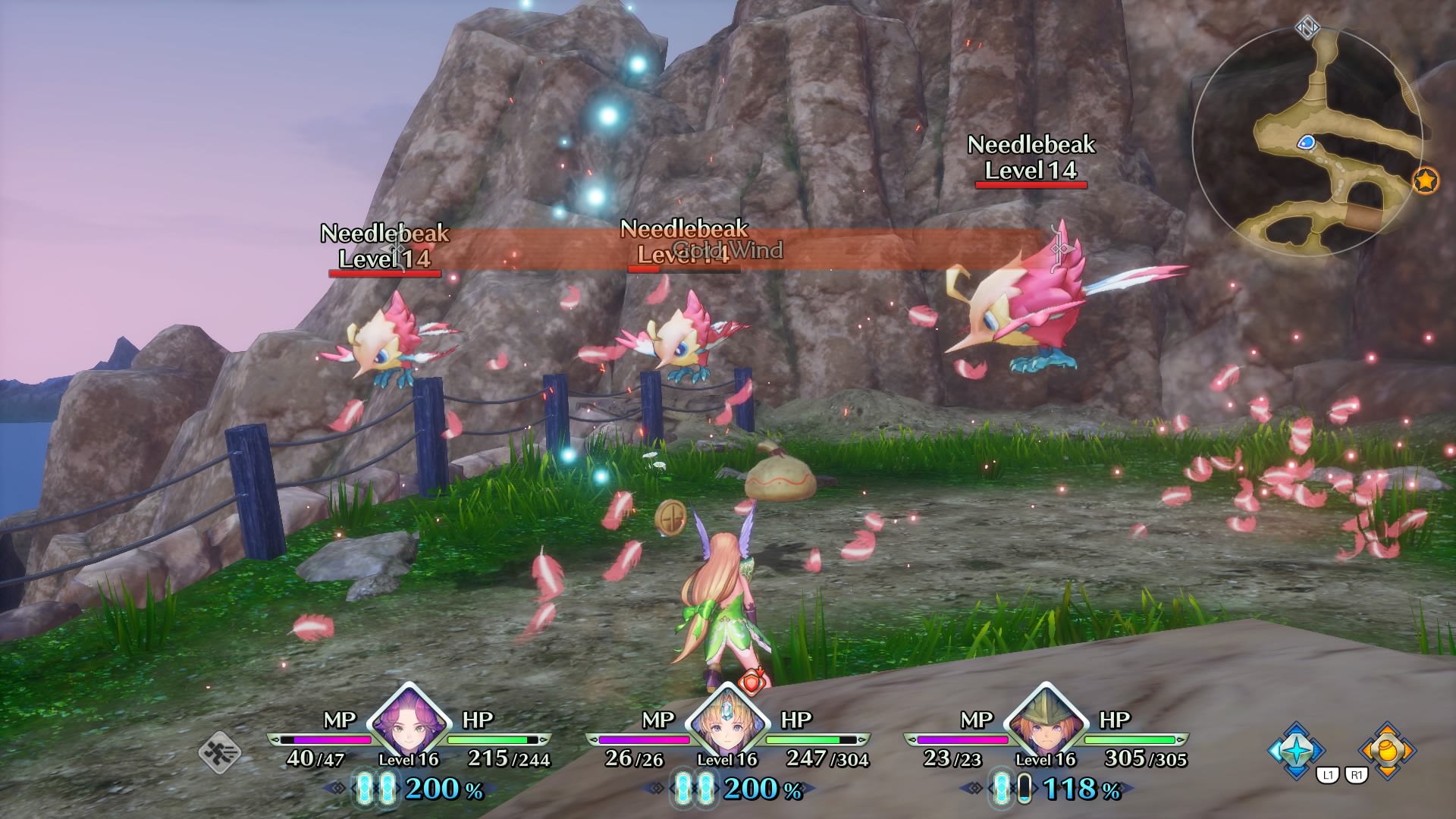Choose the blonde character portrait with tiara
Image resolution: width=1456 pixels, height=819 pixels.
727,723
